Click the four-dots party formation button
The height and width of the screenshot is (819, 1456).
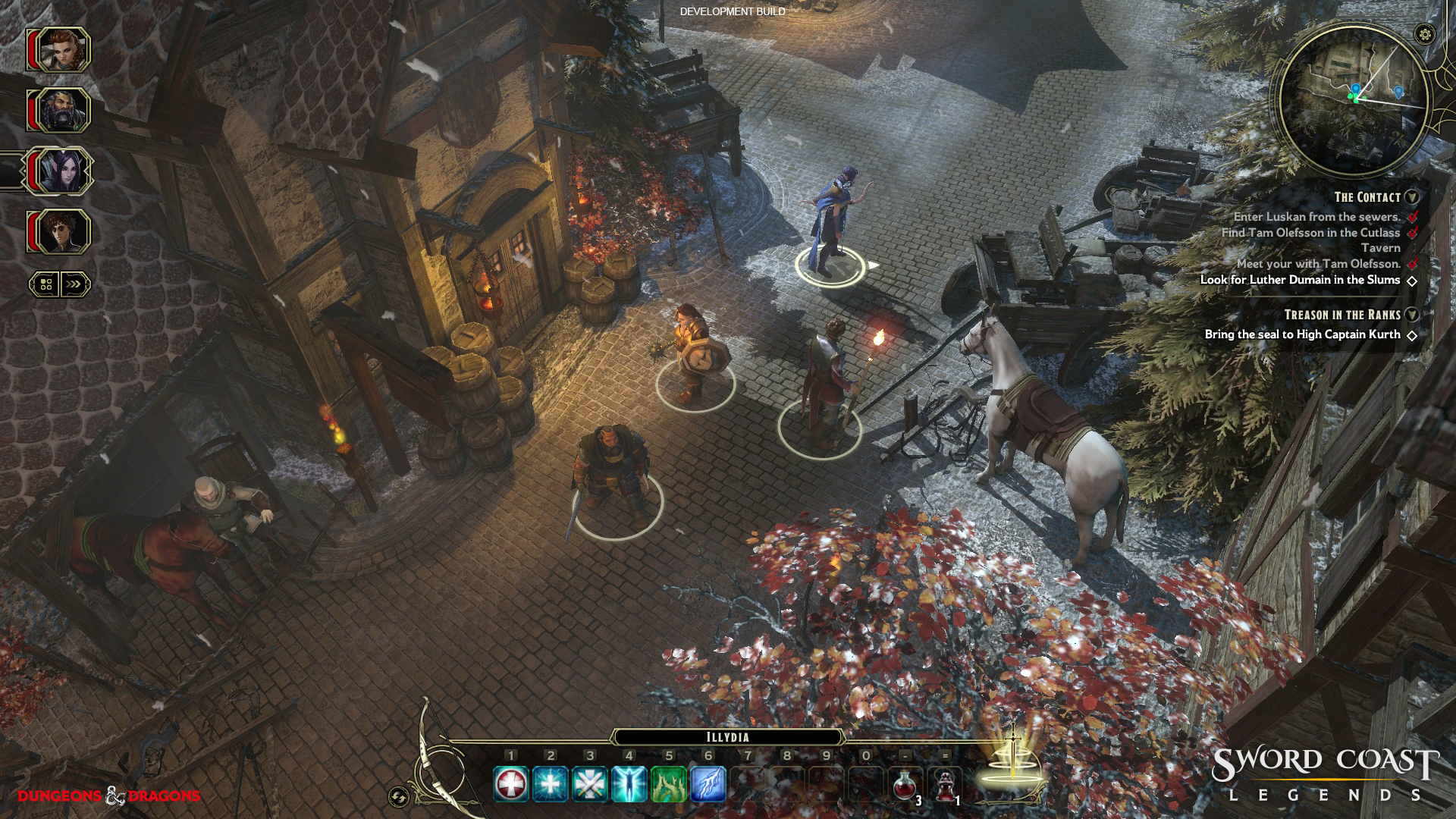tap(45, 284)
